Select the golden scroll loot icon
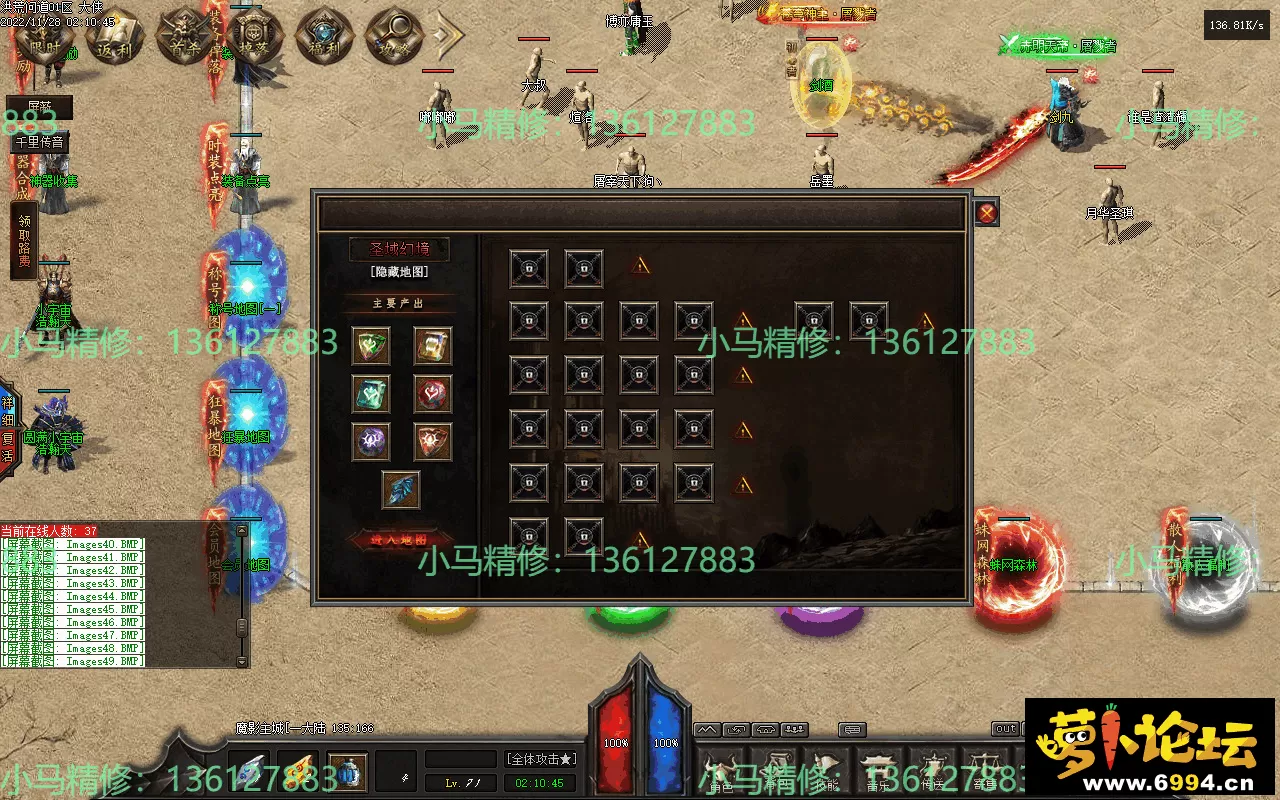This screenshot has height=800, width=1280. (432, 346)
